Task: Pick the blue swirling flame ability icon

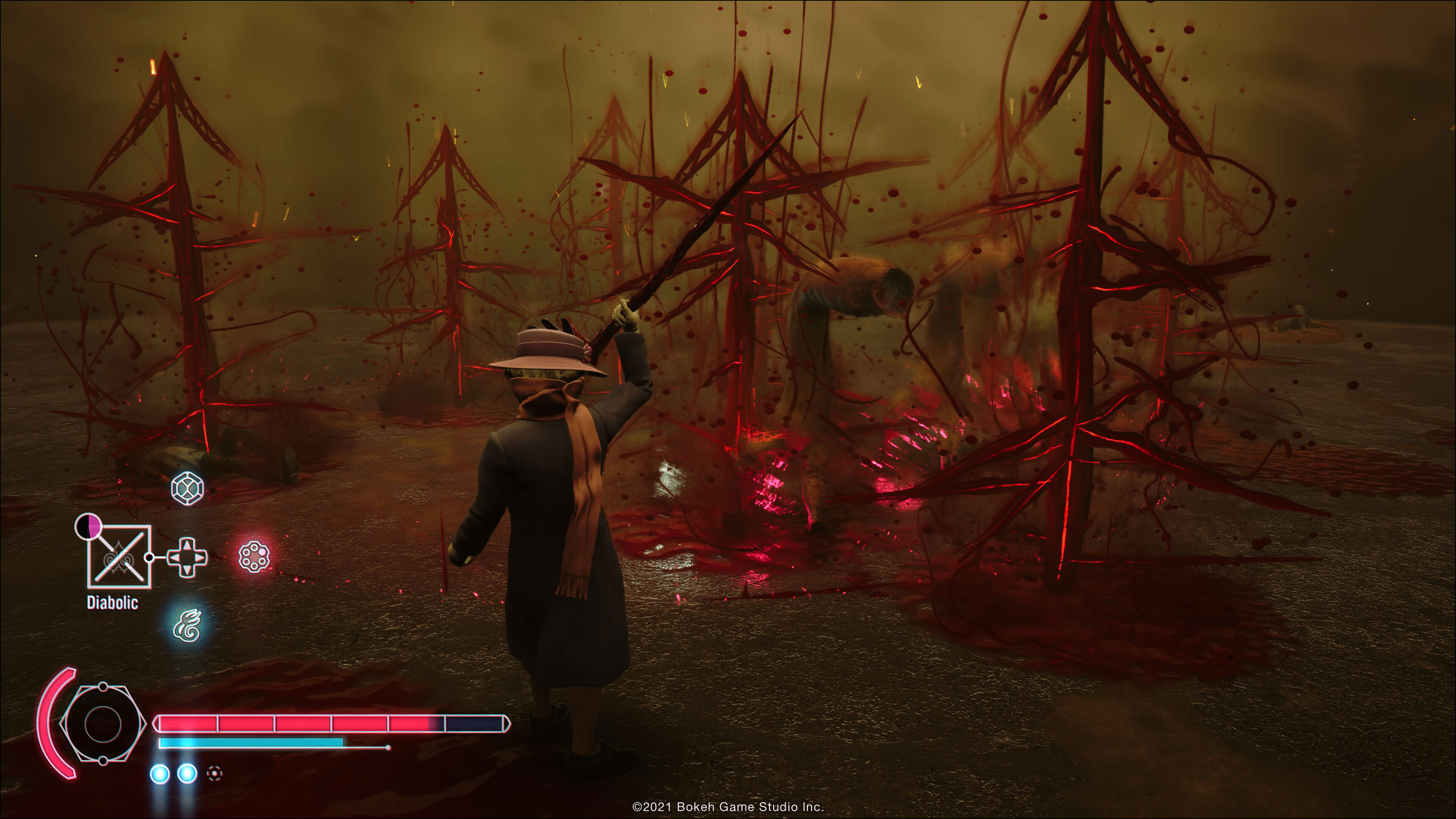Action: point(187,625)
